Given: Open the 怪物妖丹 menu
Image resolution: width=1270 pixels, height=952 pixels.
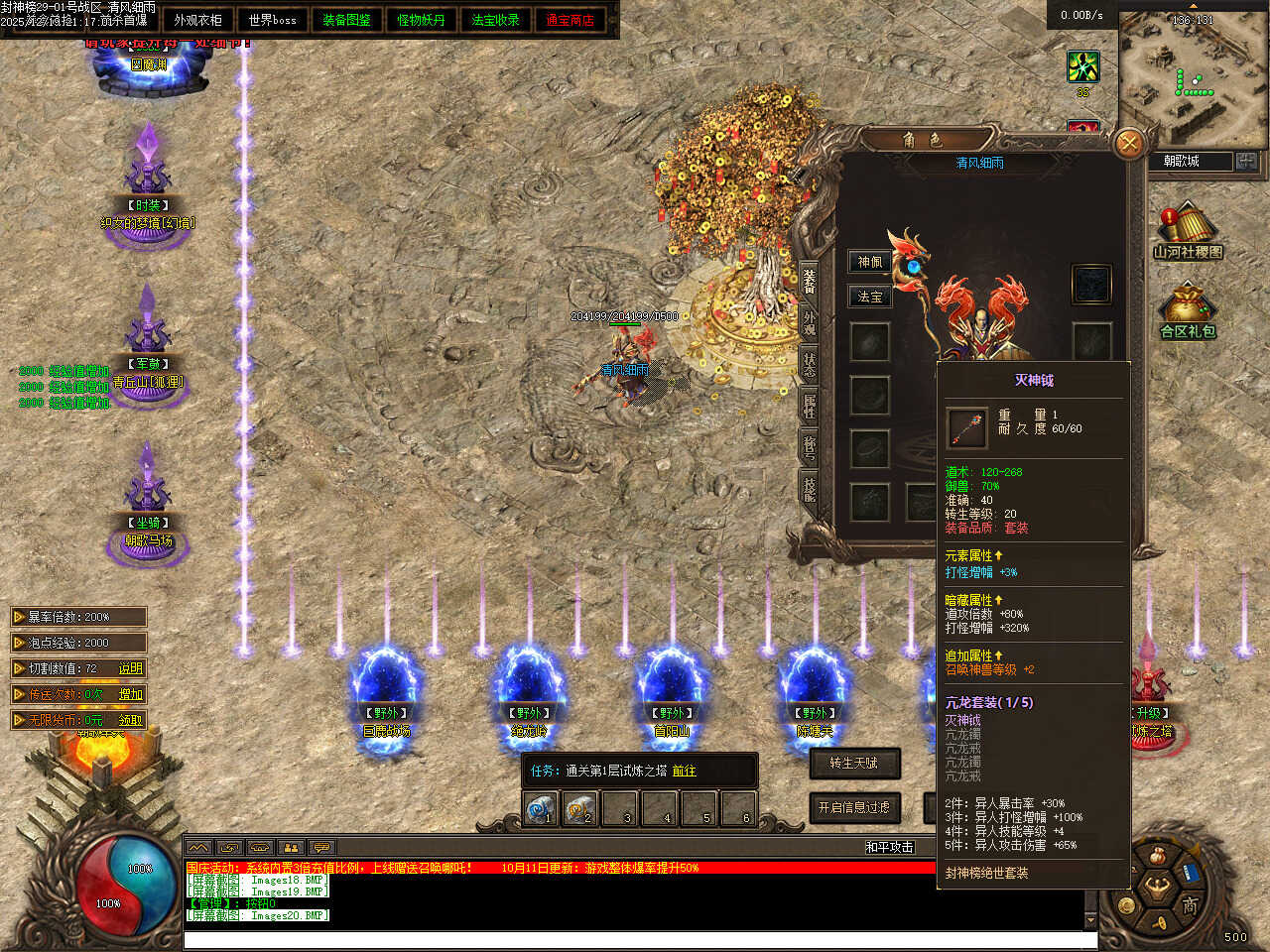Looking at the screenshot, I should [421, 20].
